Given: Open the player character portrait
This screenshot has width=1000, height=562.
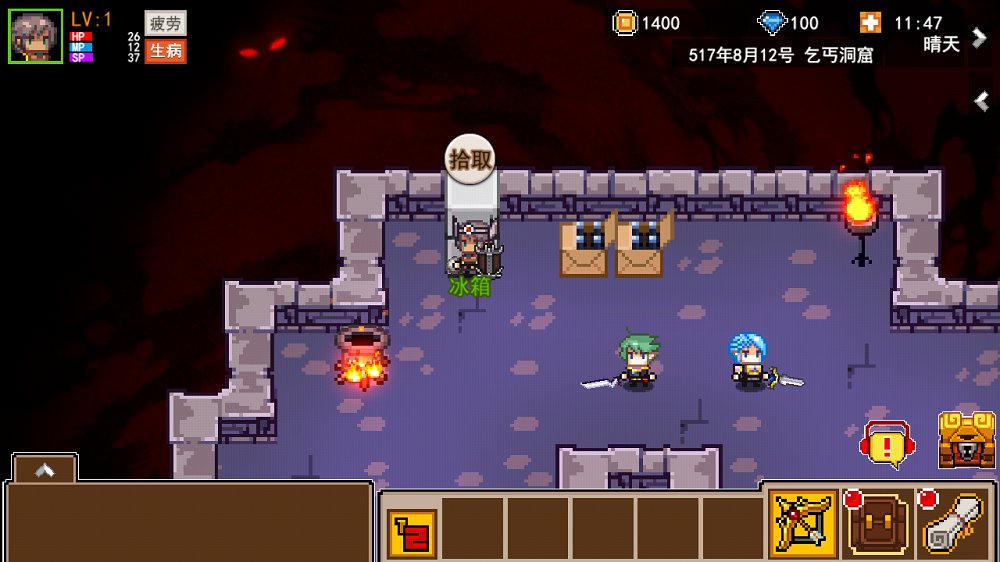Looking at the screenshot, I should click(36, 36).
